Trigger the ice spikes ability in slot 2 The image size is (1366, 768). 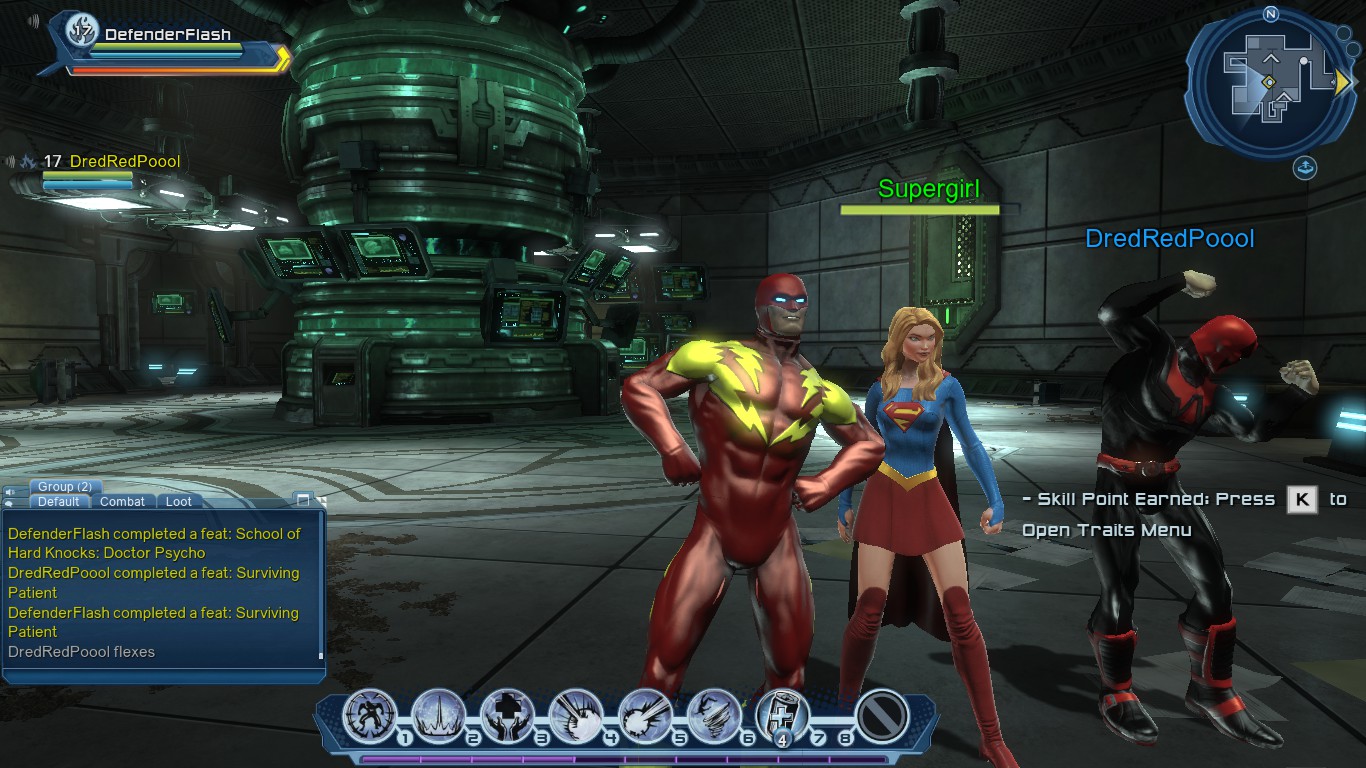(x=438, y=717)
